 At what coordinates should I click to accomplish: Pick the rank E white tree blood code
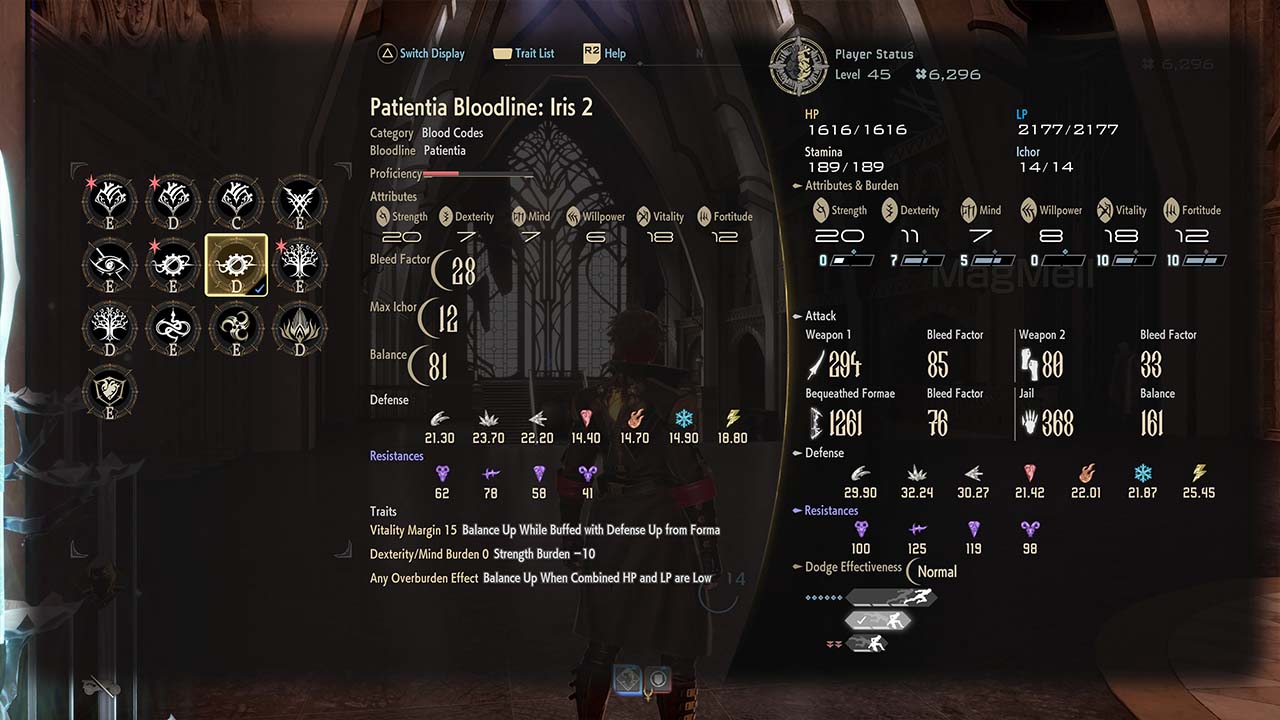click(299, 265)
